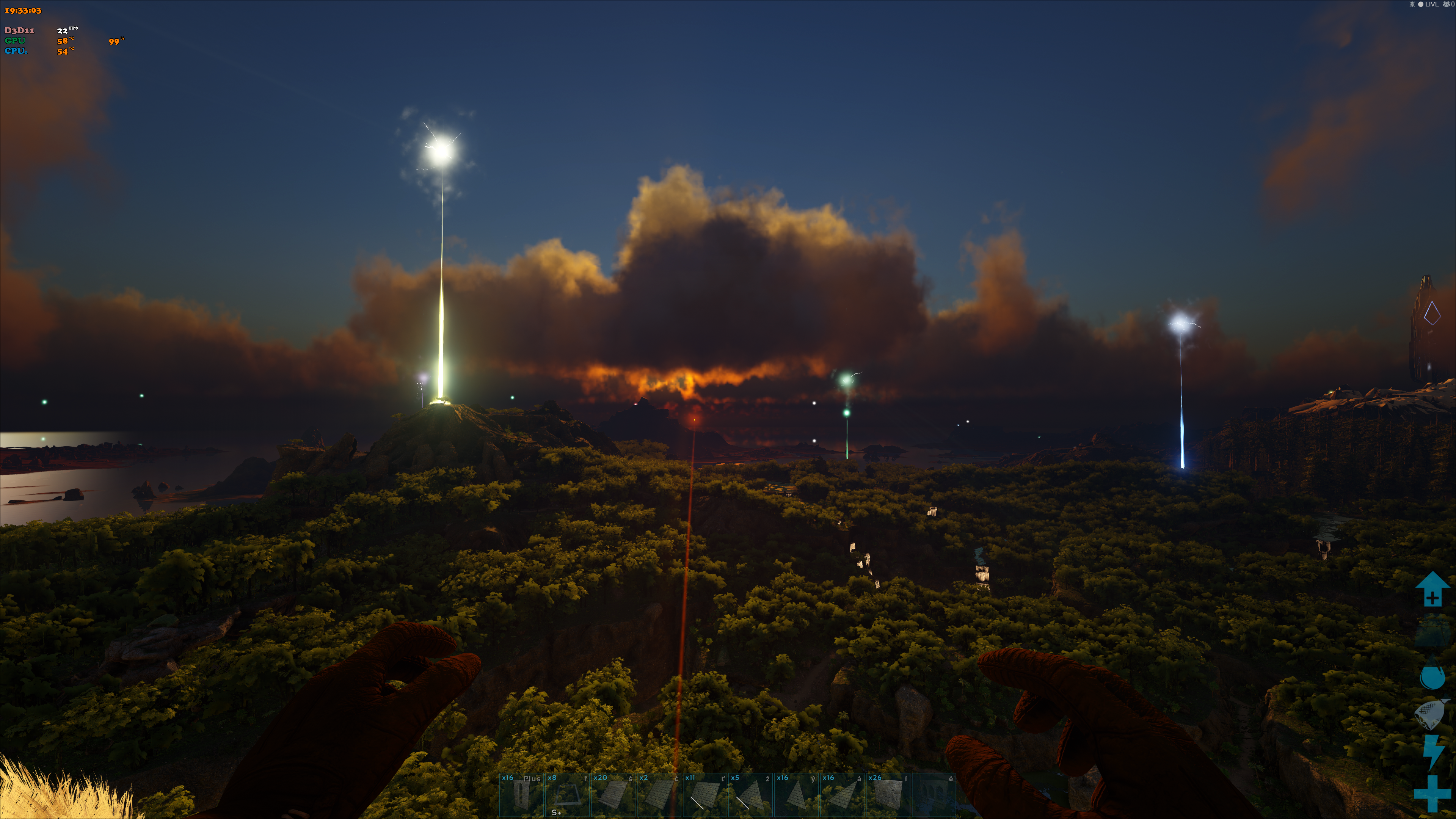The image size is (1456, 819).
Task: Toggle the muted microphone overlay icon
Action: click(1412, 5)
